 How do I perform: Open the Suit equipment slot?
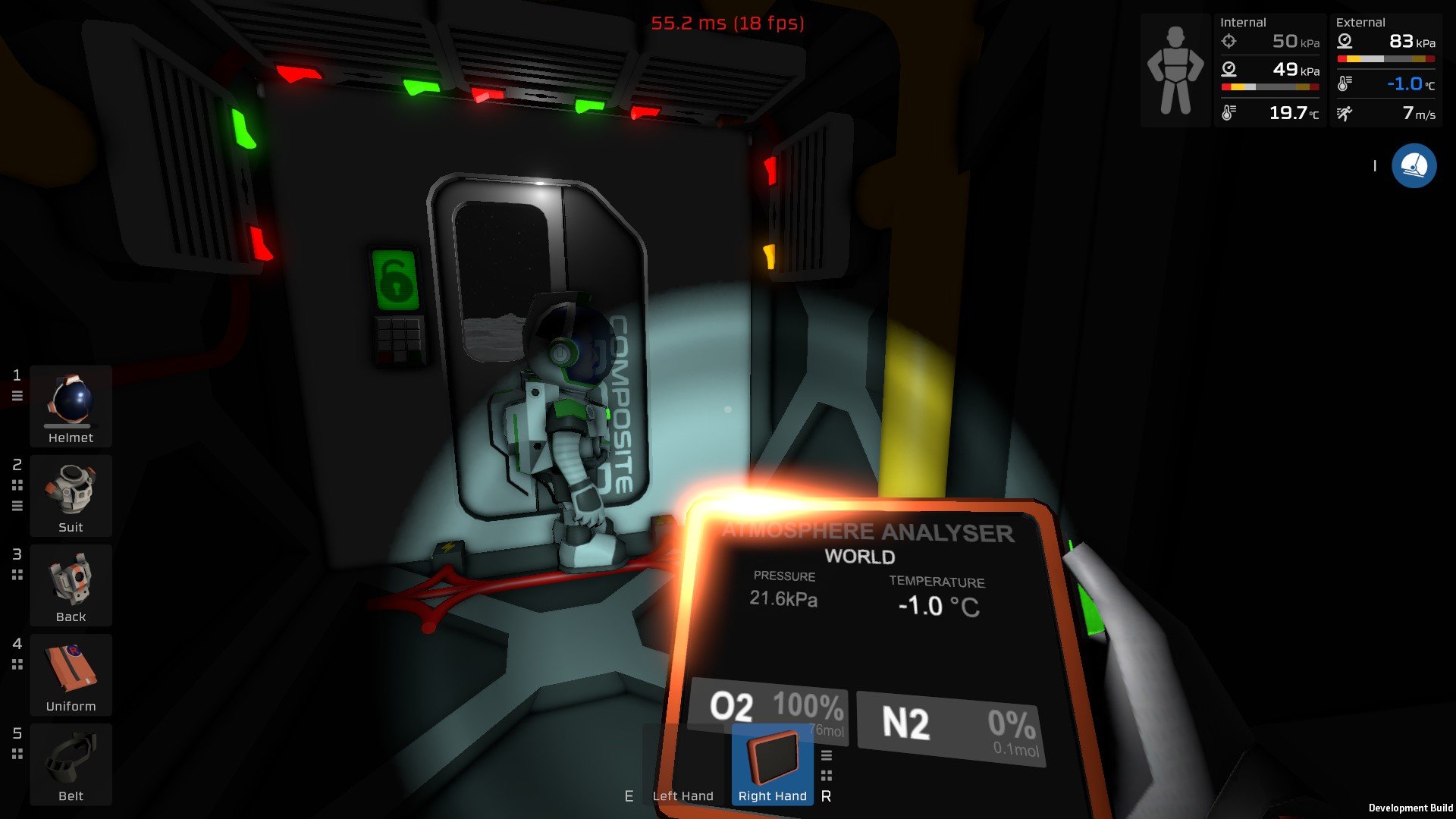point(71,495)
